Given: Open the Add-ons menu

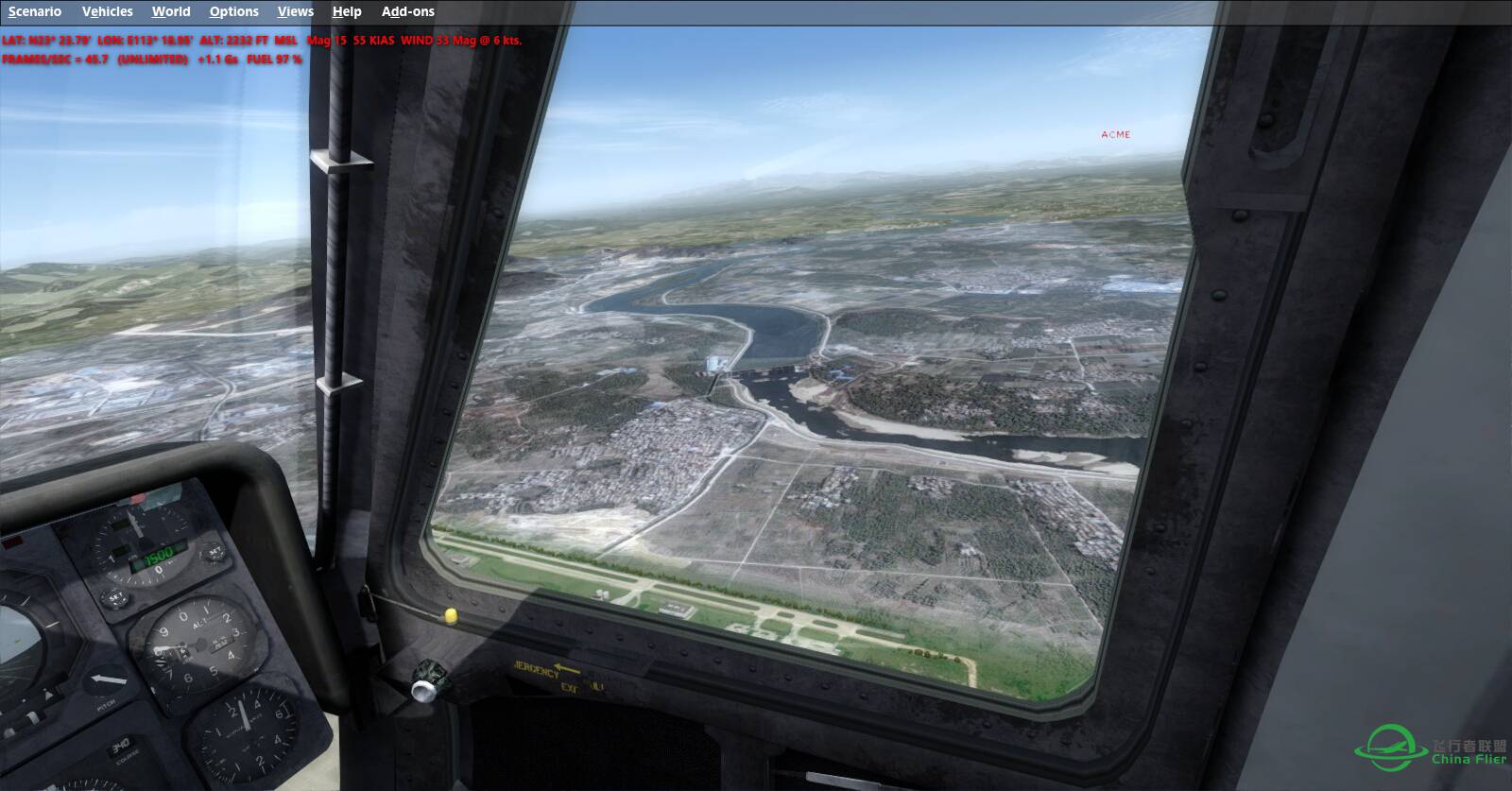Looking at the screenshot, I should click(408, 11).
